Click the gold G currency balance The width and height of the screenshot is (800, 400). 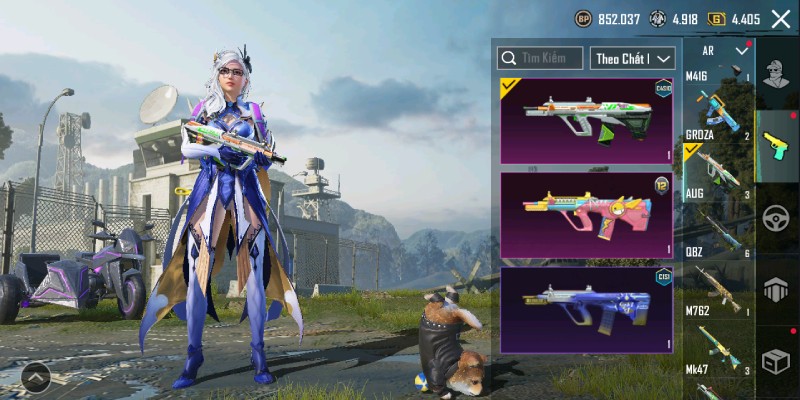pos(735,19)
